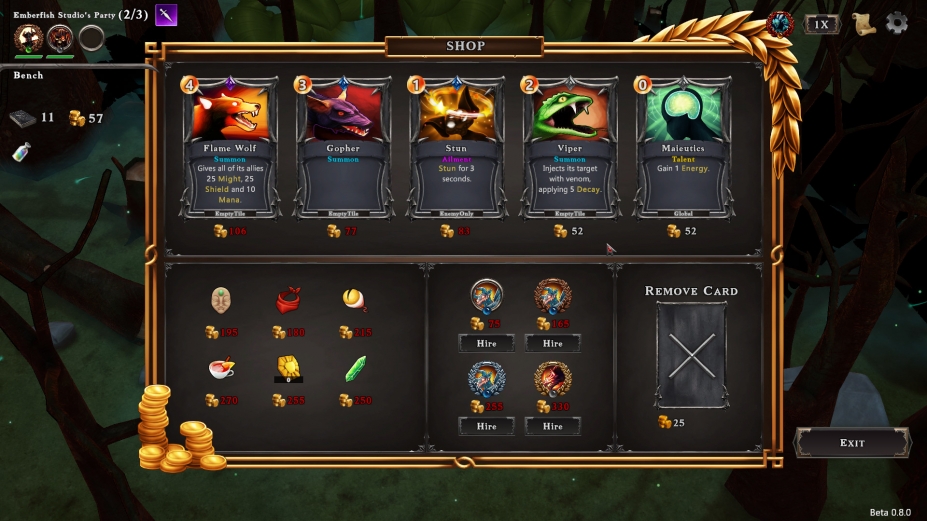
Task: Pick the Maieutics talent card
Action: click(683, 147)
